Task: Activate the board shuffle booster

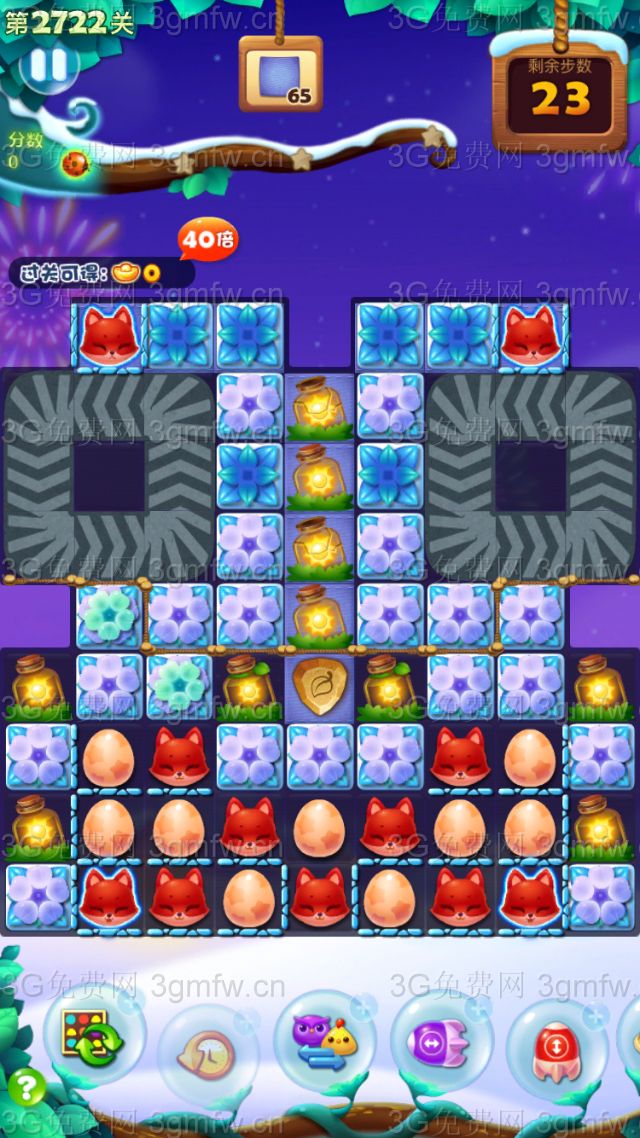Action: (x=93, y=1037)
